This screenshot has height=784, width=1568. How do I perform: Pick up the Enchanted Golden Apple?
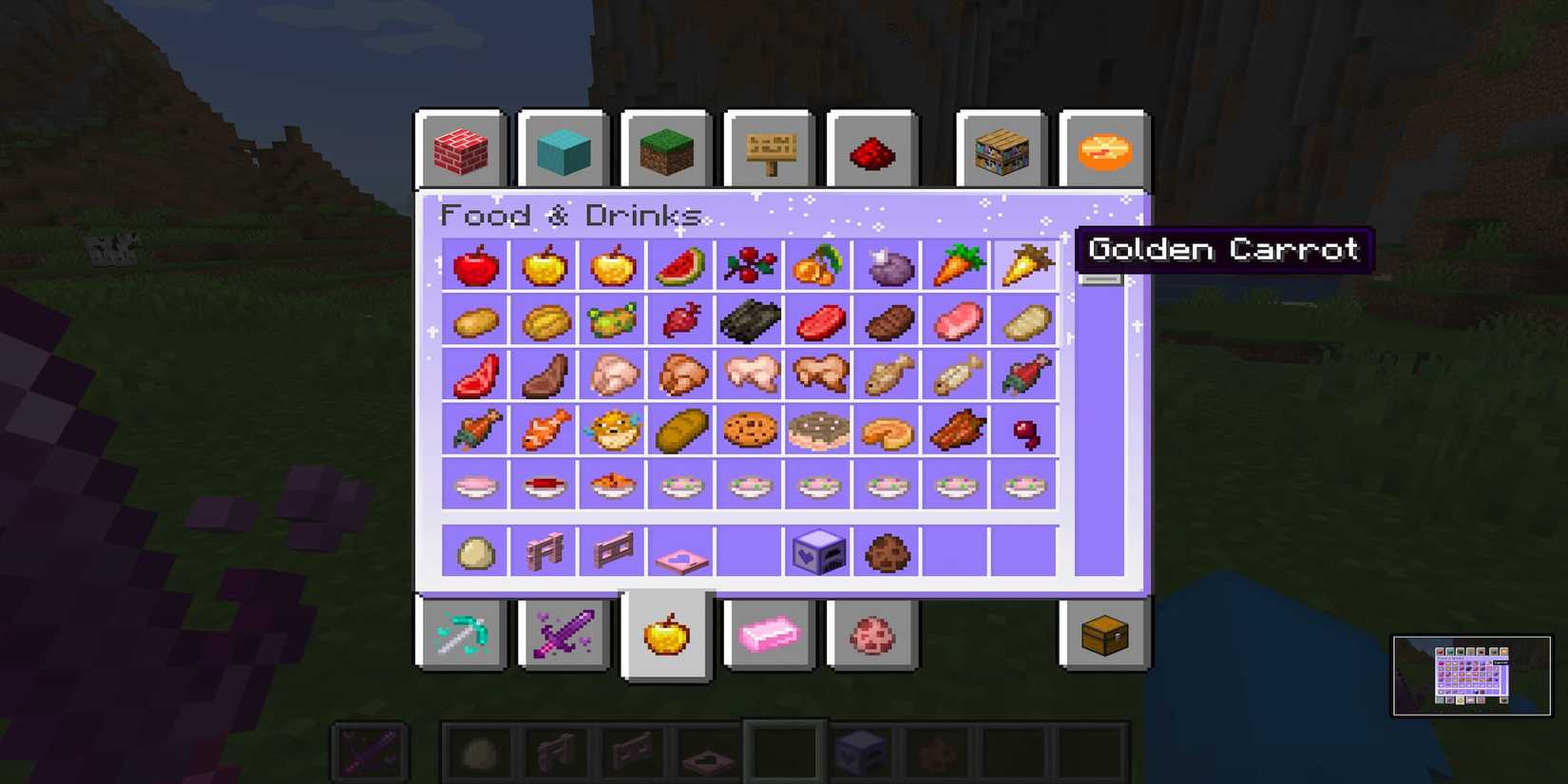pyautogui.click(x=613, y=267)
